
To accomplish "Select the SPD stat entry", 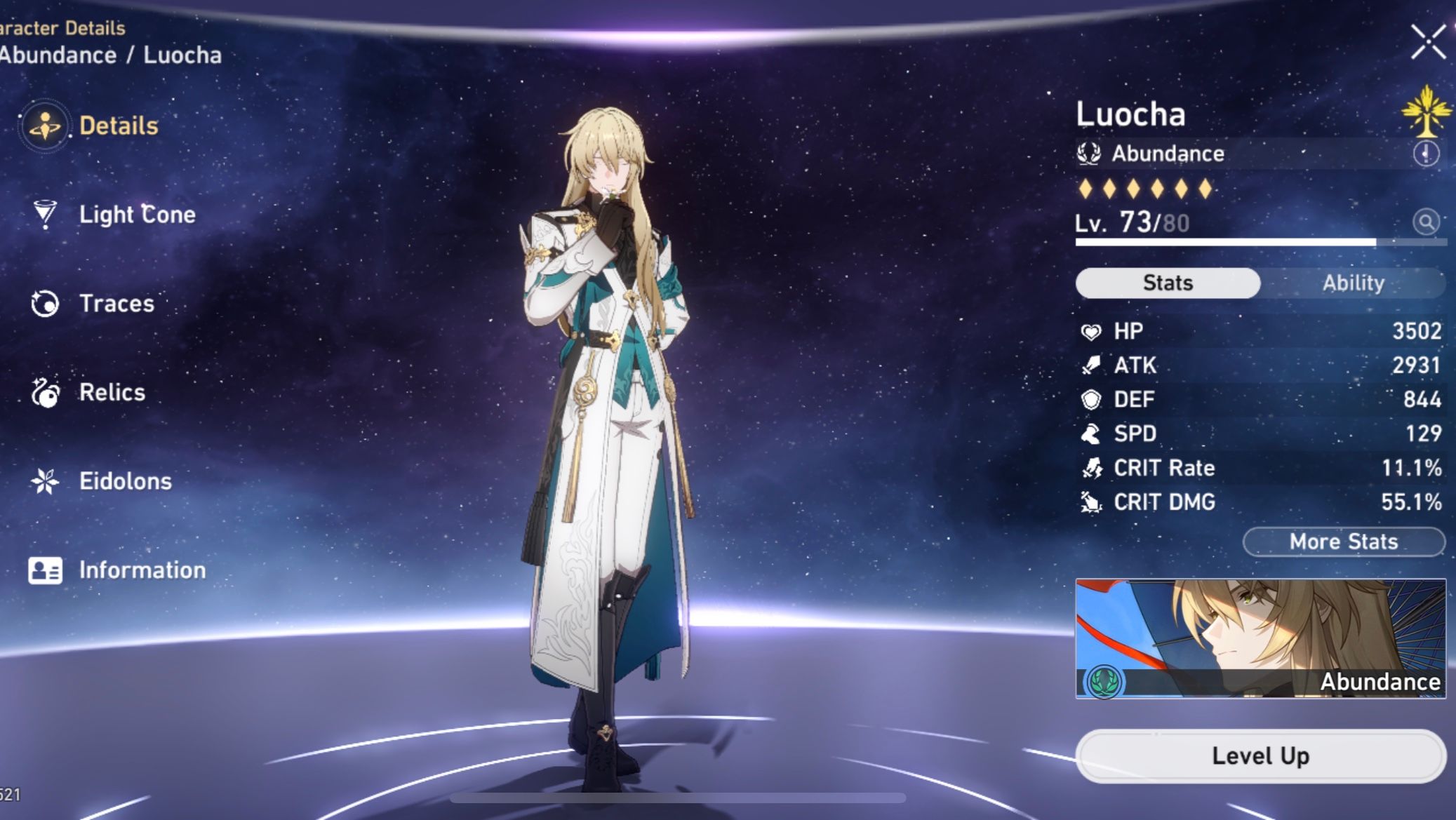I will [1256, 433].
